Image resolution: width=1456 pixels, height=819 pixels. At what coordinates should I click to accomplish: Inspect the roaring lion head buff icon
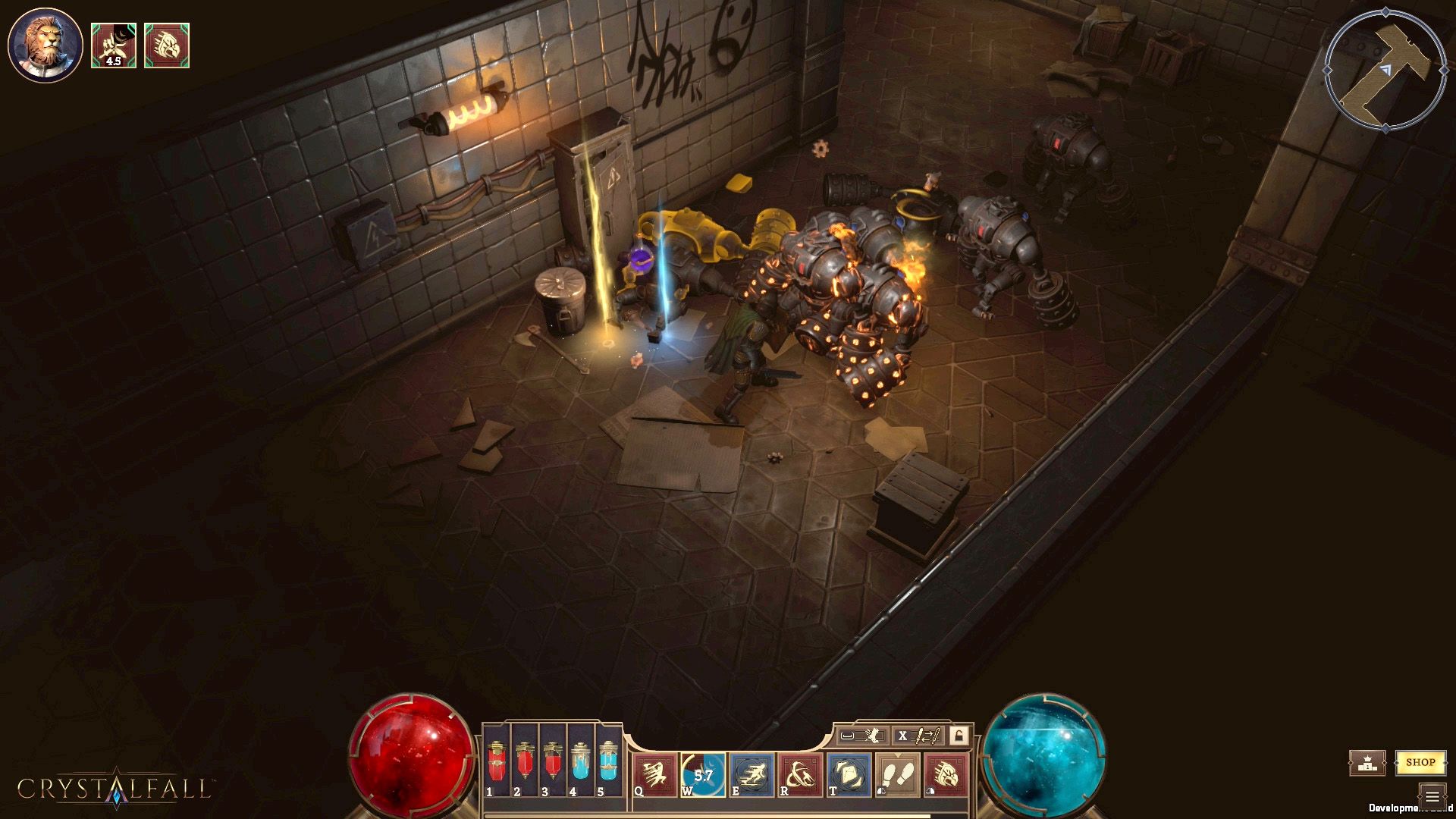point(167,45)
